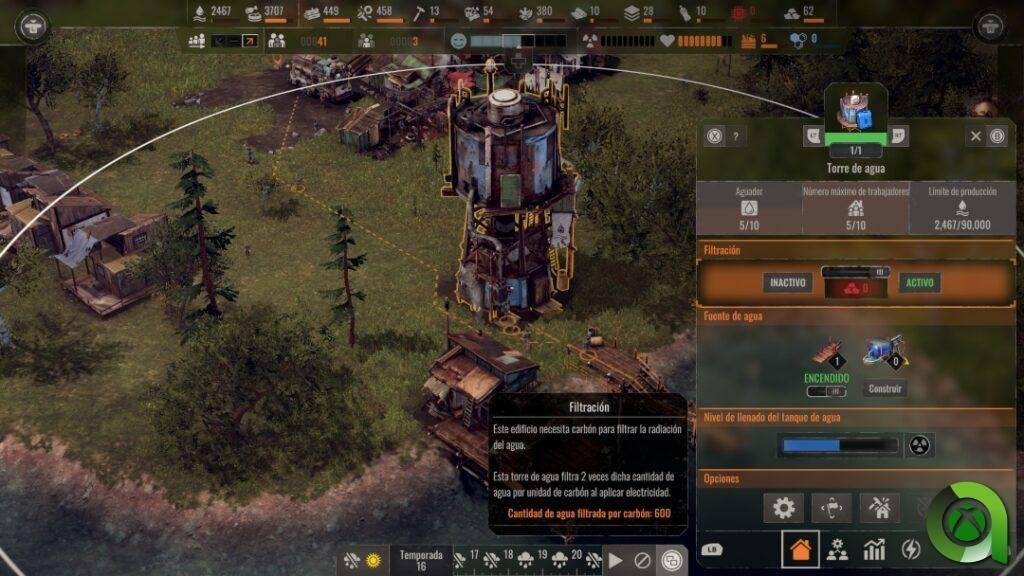The width and height of the screenshot is (1024, 576).
Task: Set filtration to Inactivo
Action: click(x=786, y=283)
